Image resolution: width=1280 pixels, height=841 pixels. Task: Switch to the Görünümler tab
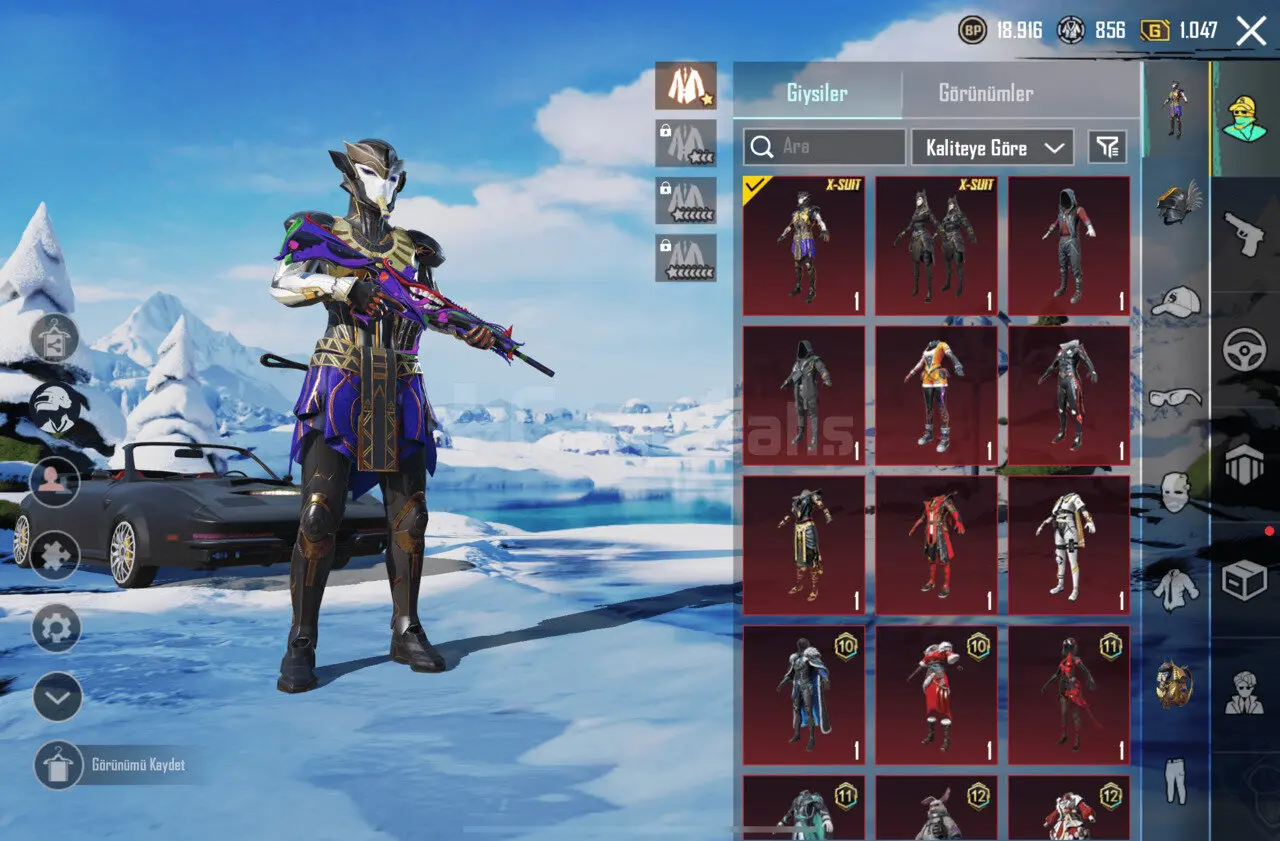coord(985,94)
